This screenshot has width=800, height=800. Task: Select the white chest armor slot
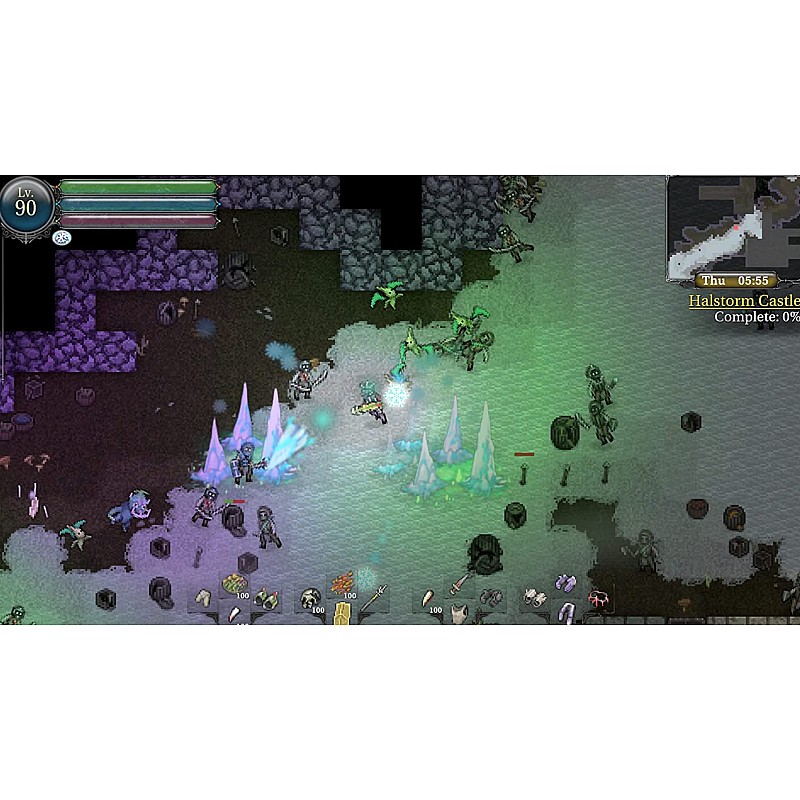(459, 612)
